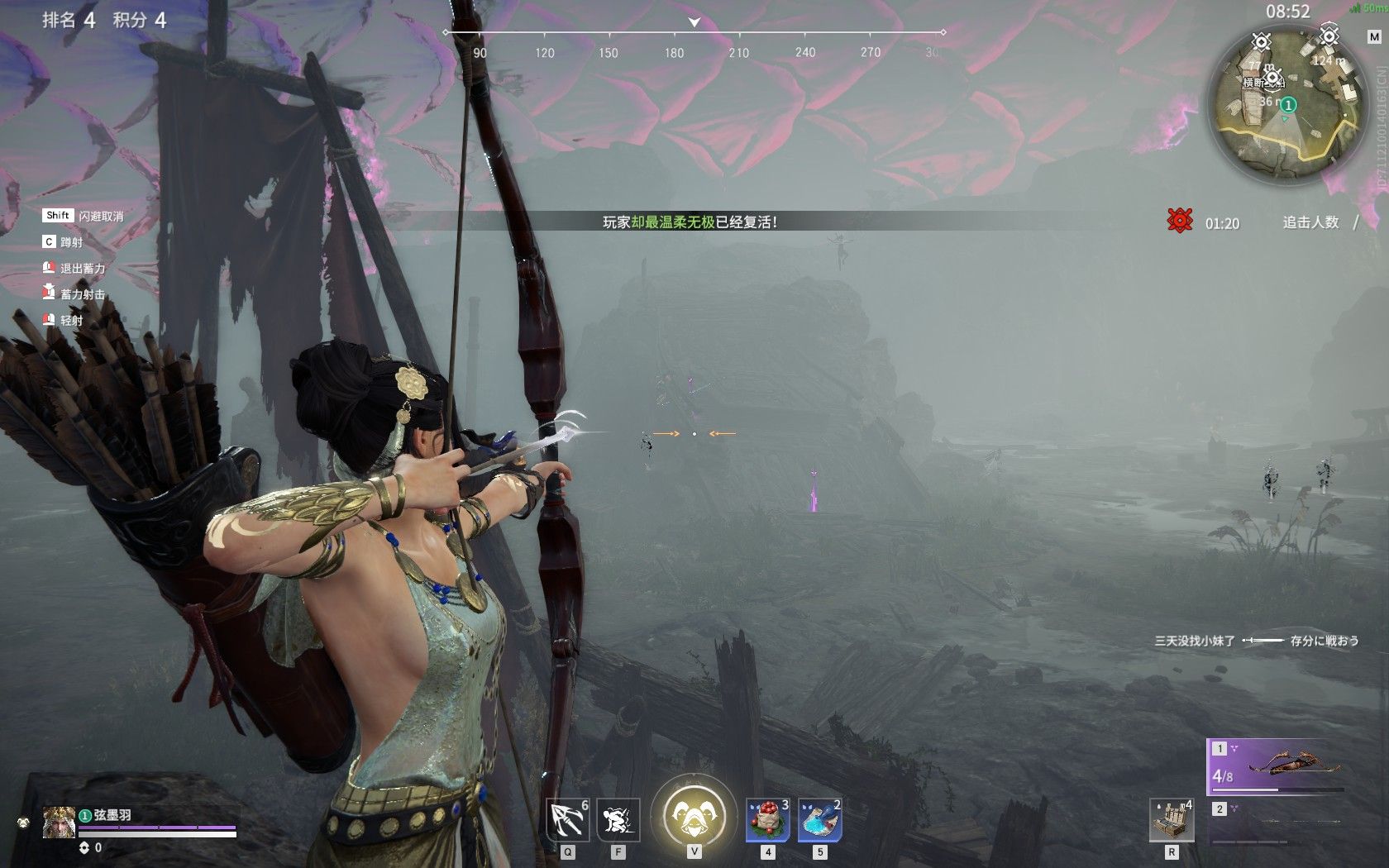This screenshot has height=868, width=1389.
Task: Open the repair kit box slot
Action: click(1172, 820)
